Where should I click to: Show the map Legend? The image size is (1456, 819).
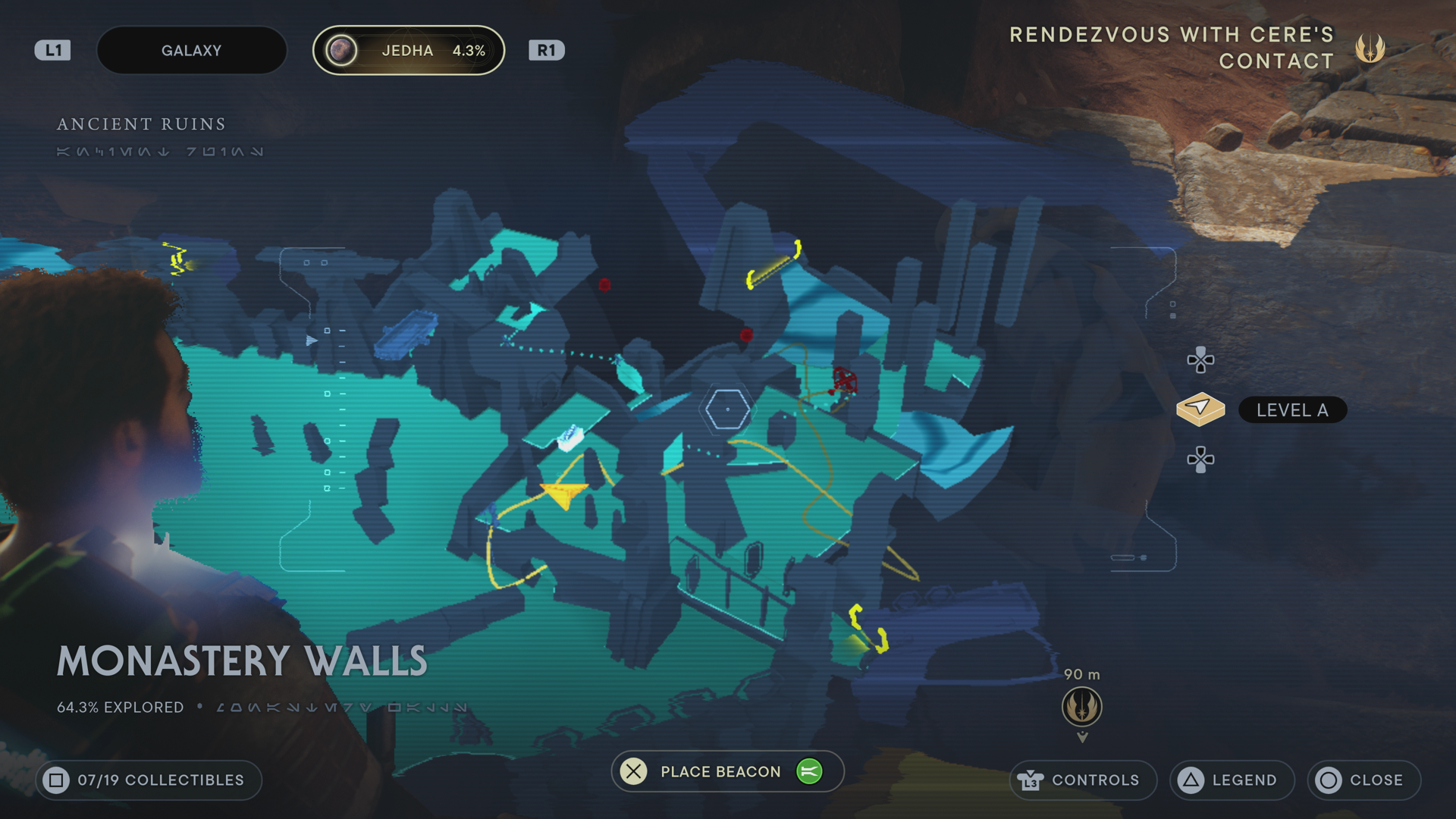click(x=1232, y=780)
